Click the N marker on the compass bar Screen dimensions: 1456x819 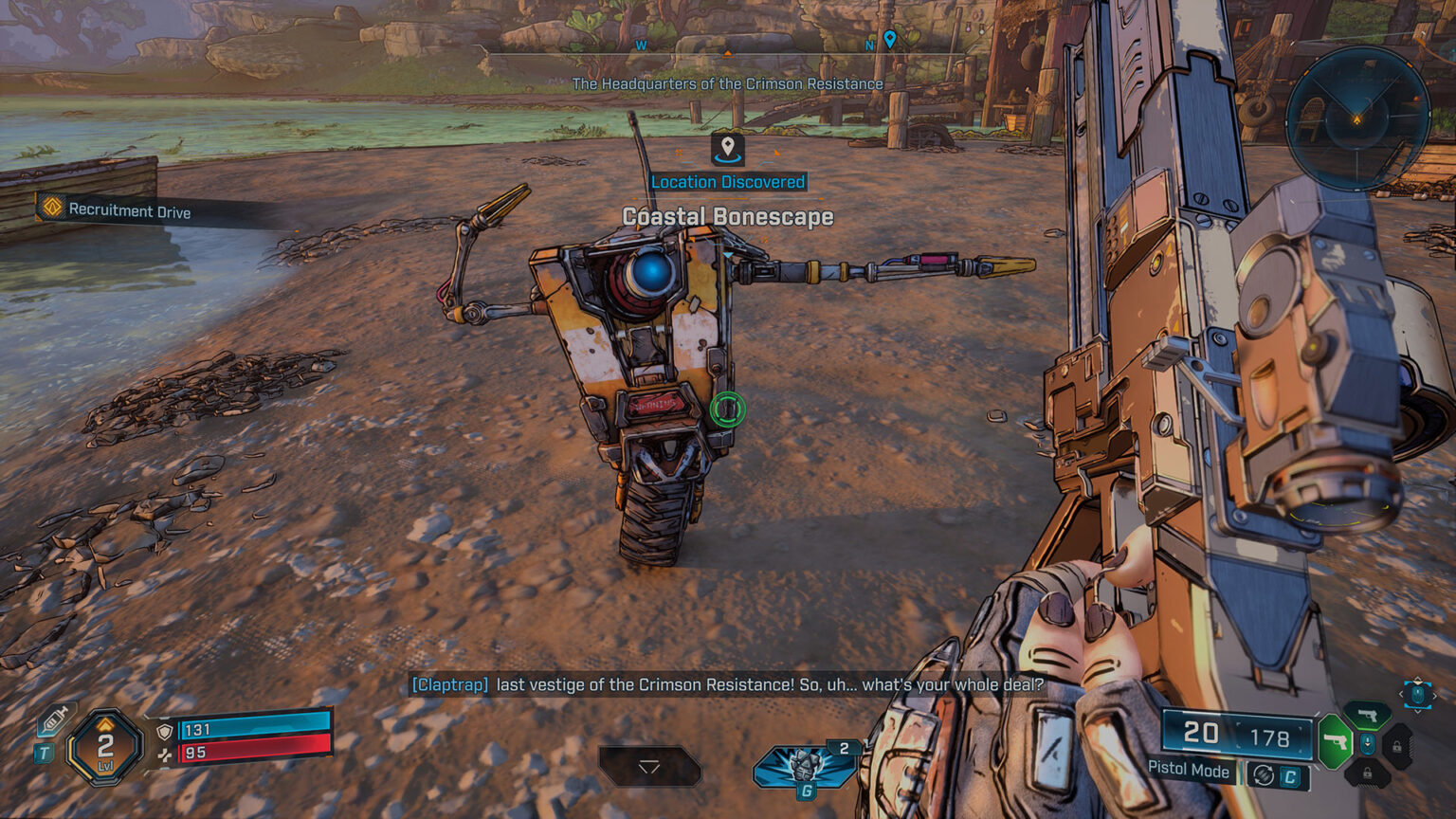(x=867, y=45)
